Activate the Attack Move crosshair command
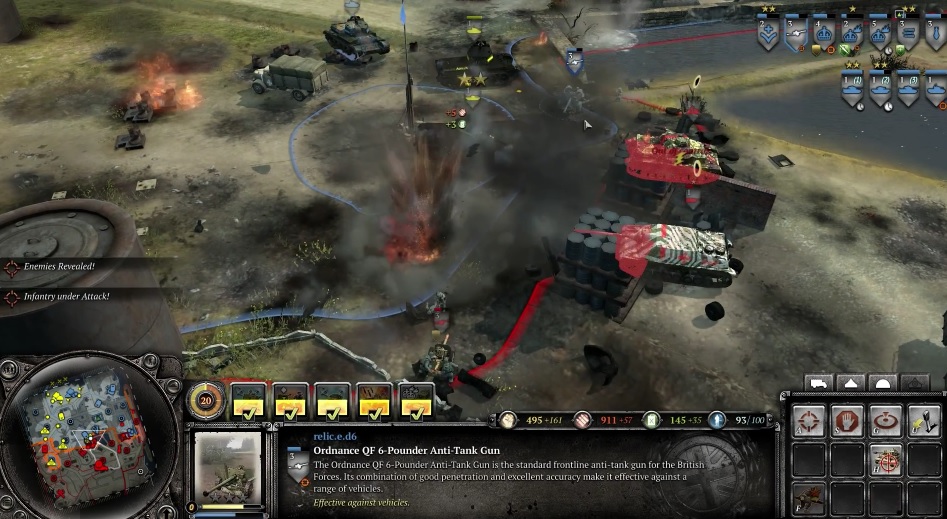Viewport: 947px width, 519px height. [809, 421]
